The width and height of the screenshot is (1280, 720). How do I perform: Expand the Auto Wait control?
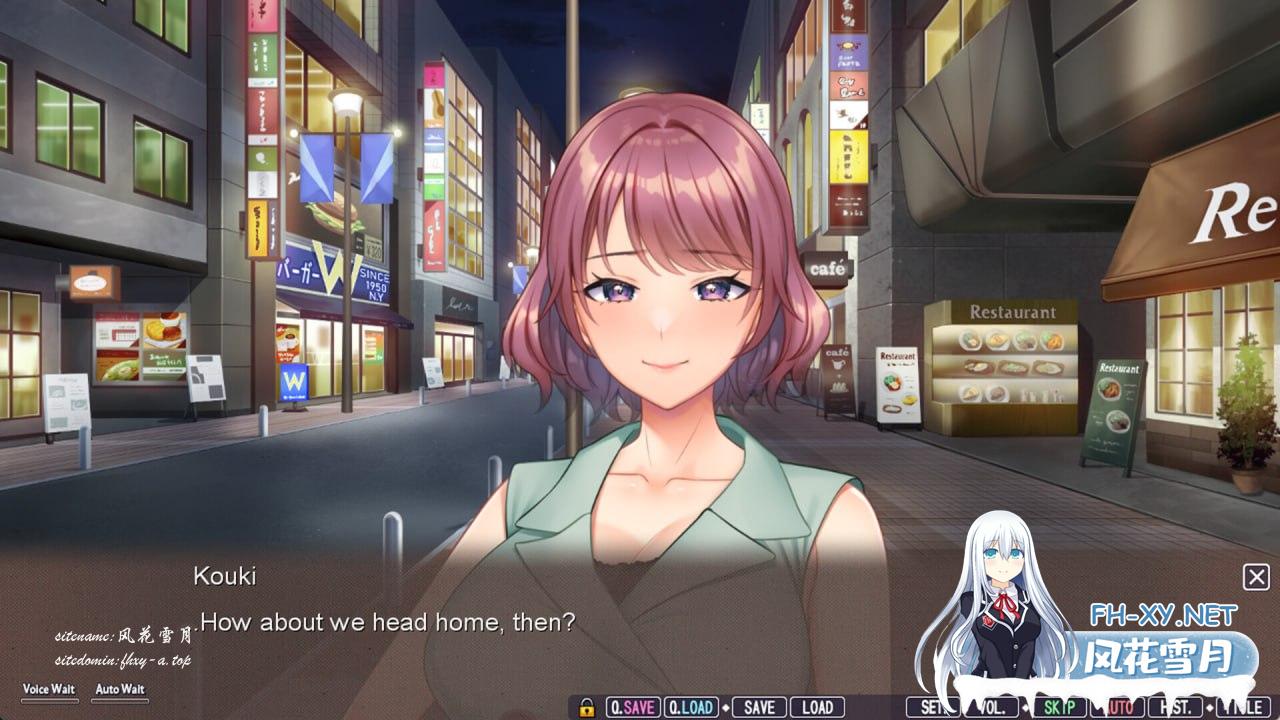point(120,689)
